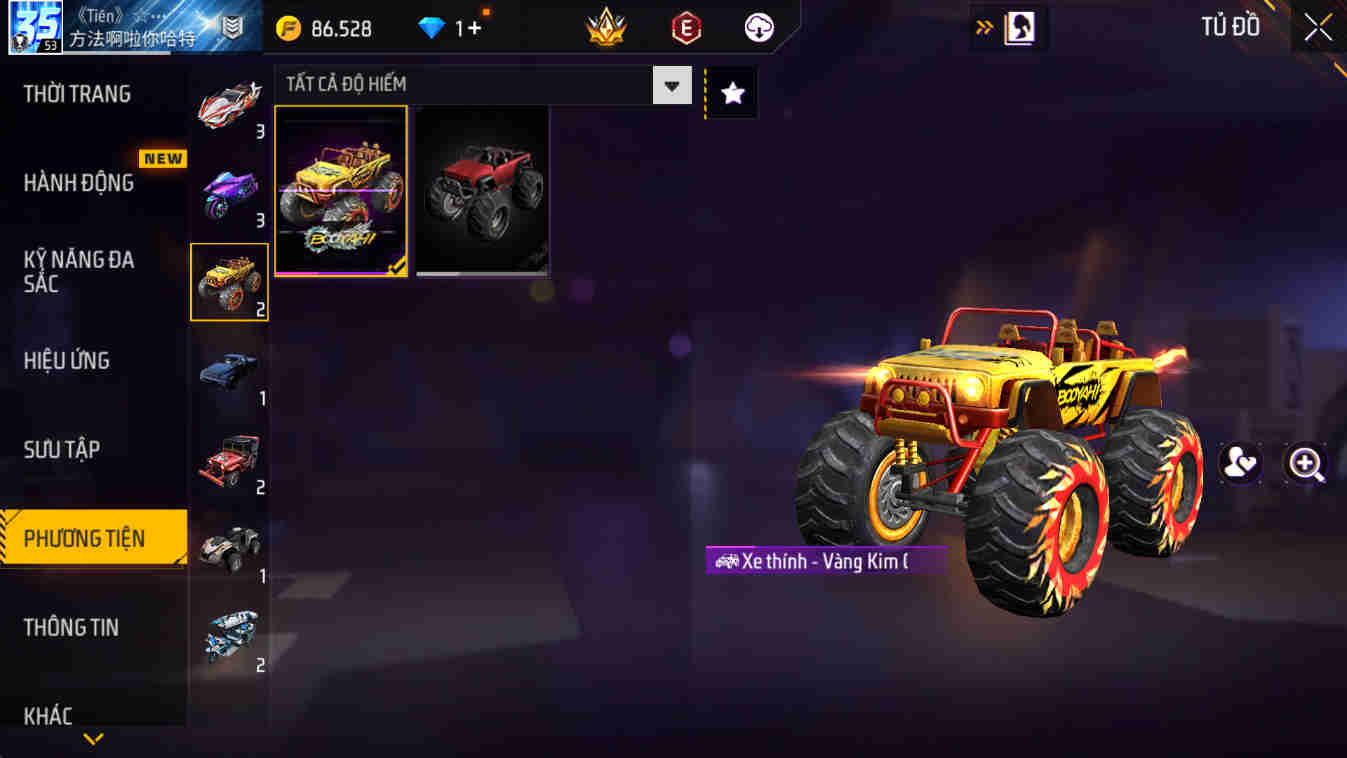Viewport: 1347px width, 758px height.
Task: Switch to the PHƯƠNG TIỆN tab
Action: (85, 538)
